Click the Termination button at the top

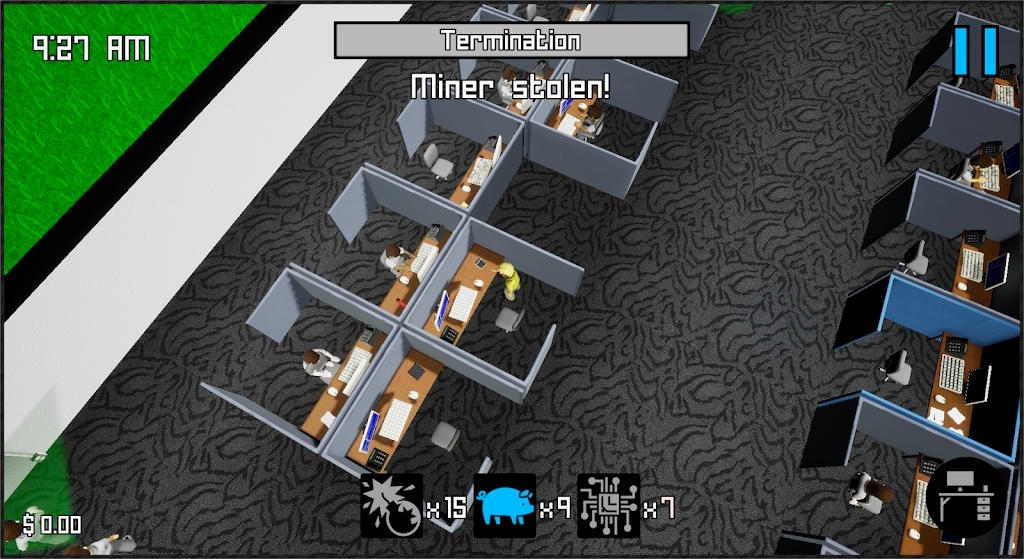point(511,41)
